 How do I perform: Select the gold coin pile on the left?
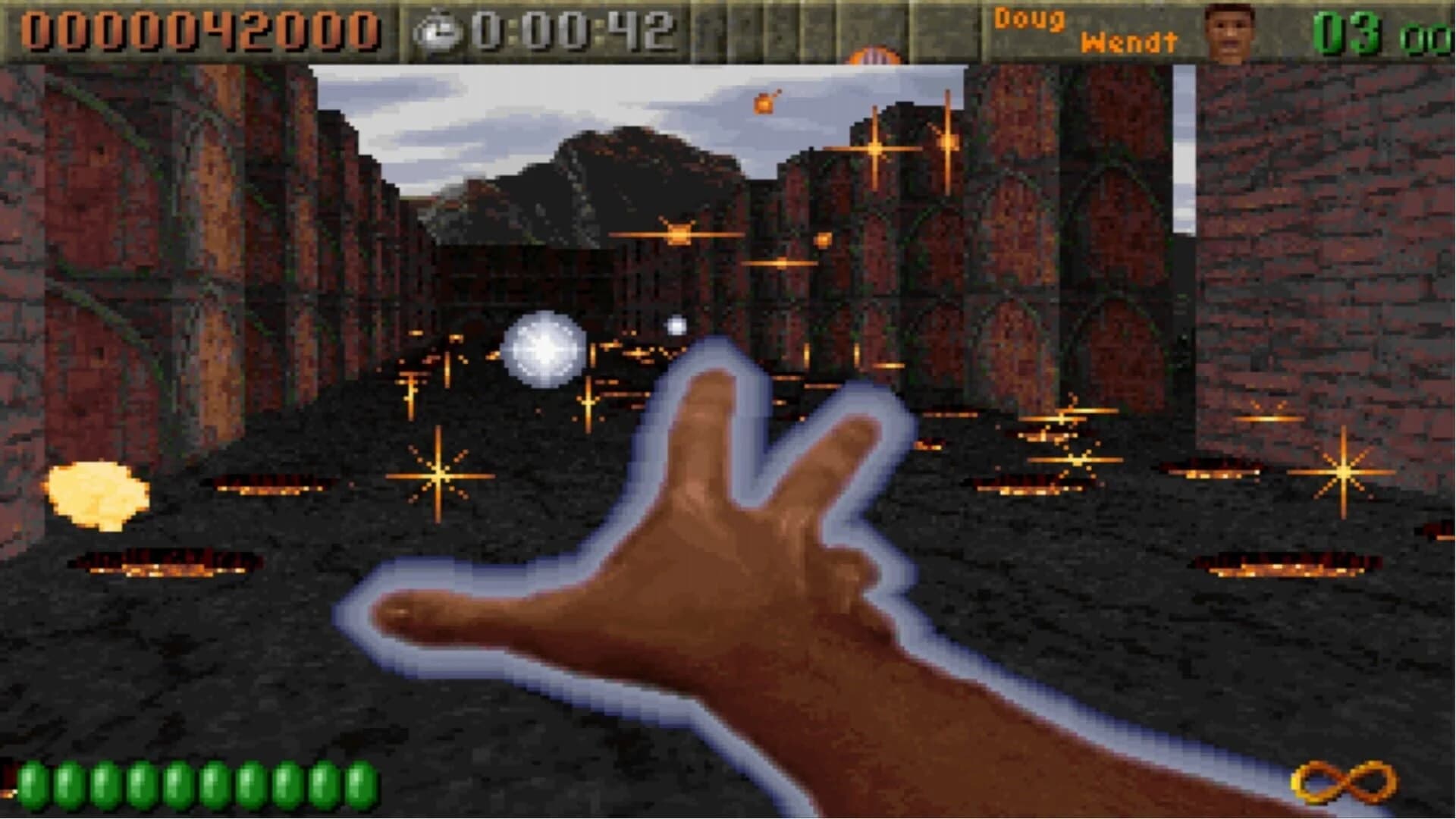97,493
